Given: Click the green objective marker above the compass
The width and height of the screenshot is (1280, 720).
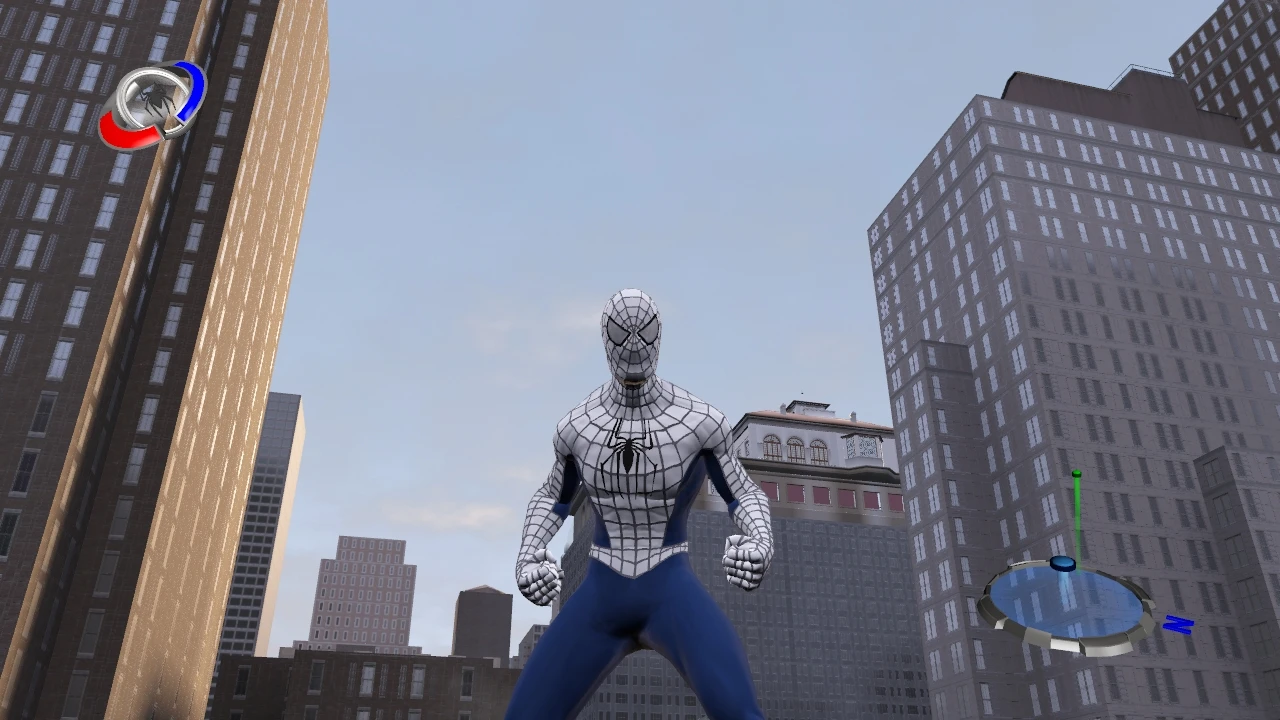Looking at the screenshot, I should (x=1077, y=490).
